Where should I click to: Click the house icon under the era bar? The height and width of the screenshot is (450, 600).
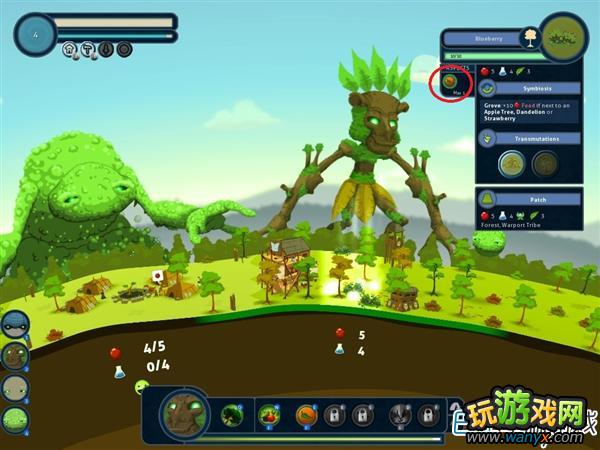pyautogui.click(x=70, y=48)
